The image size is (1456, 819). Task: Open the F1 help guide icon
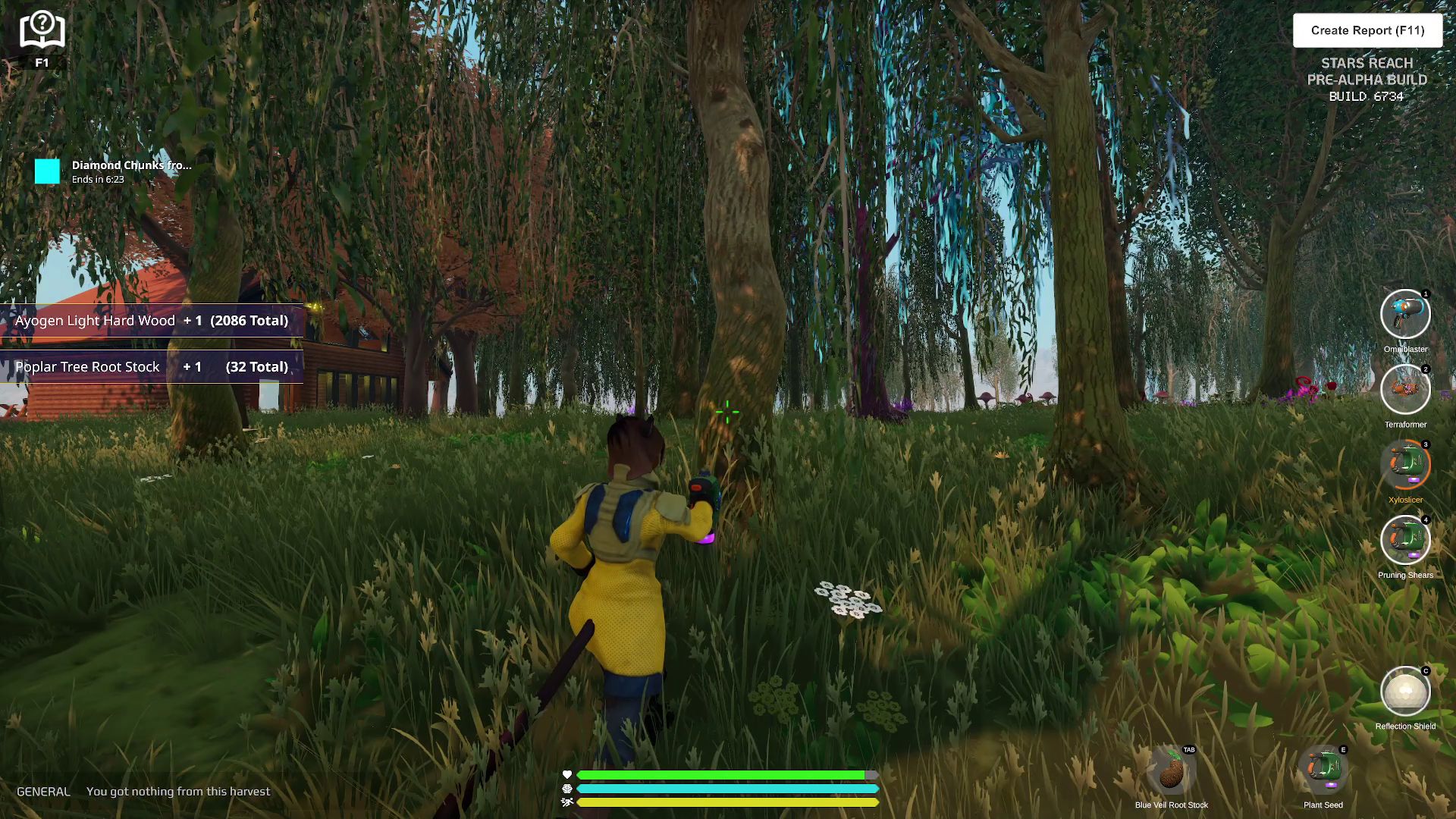(x=42, y=32)
